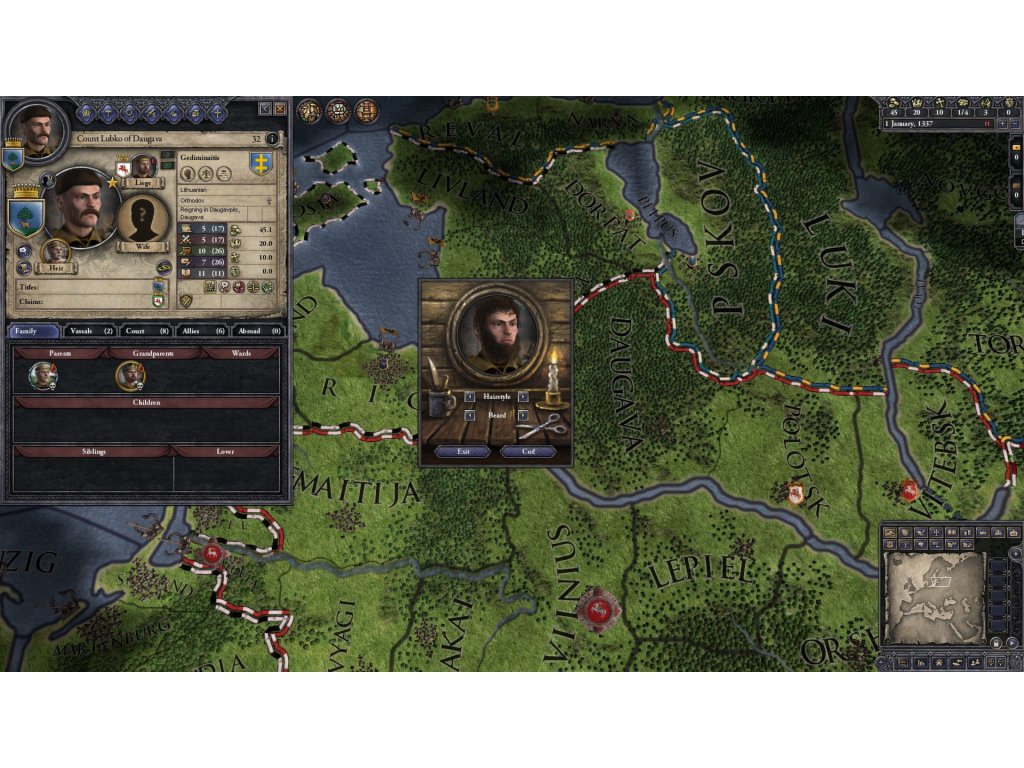Open the grandparent's portrait in Family list
This screenshot has width=1024, height=768.
[x=130, y=376]
